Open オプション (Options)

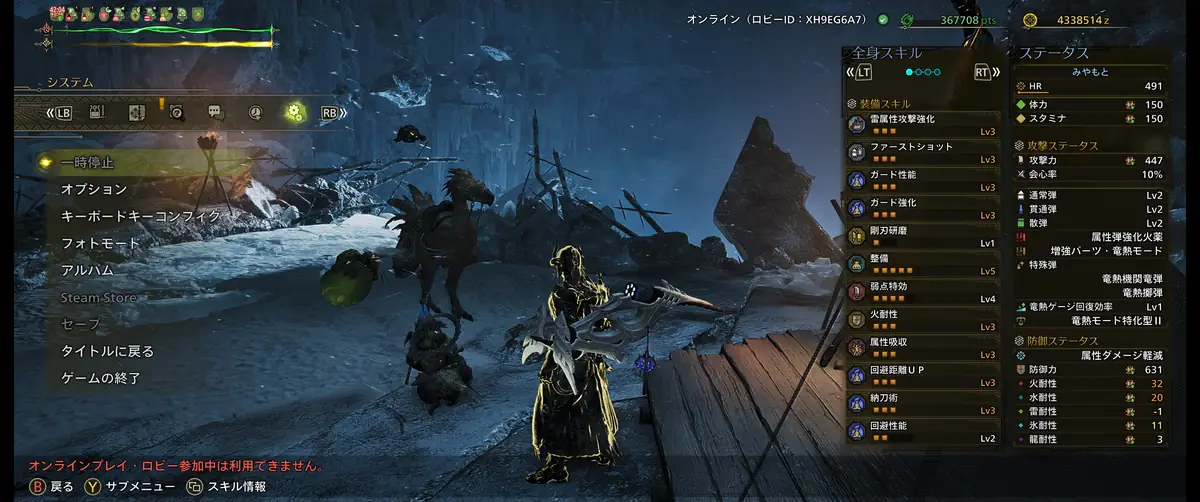94,189
